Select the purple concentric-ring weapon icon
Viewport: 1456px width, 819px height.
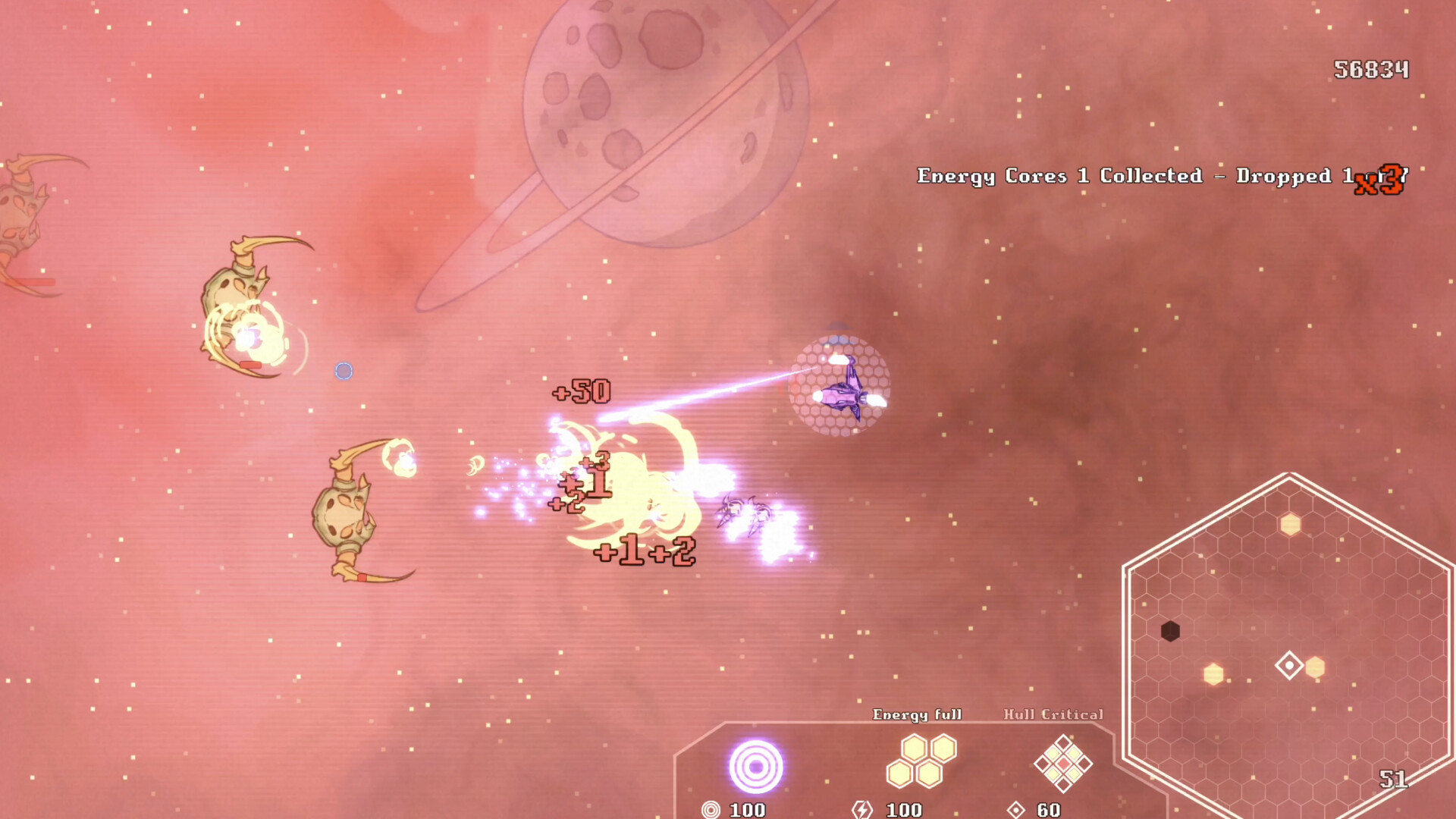click(757, 768)
